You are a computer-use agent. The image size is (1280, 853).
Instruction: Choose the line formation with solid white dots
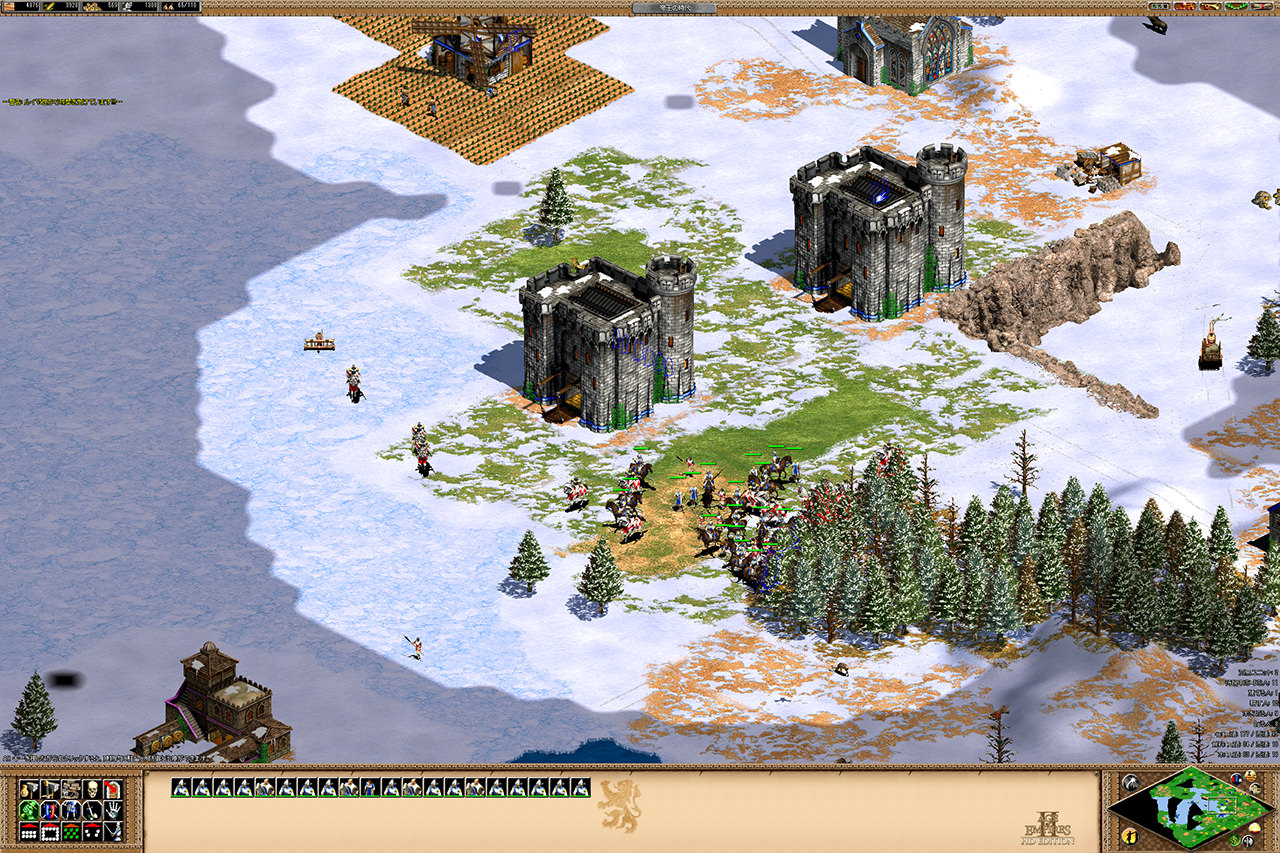[29, 831]
